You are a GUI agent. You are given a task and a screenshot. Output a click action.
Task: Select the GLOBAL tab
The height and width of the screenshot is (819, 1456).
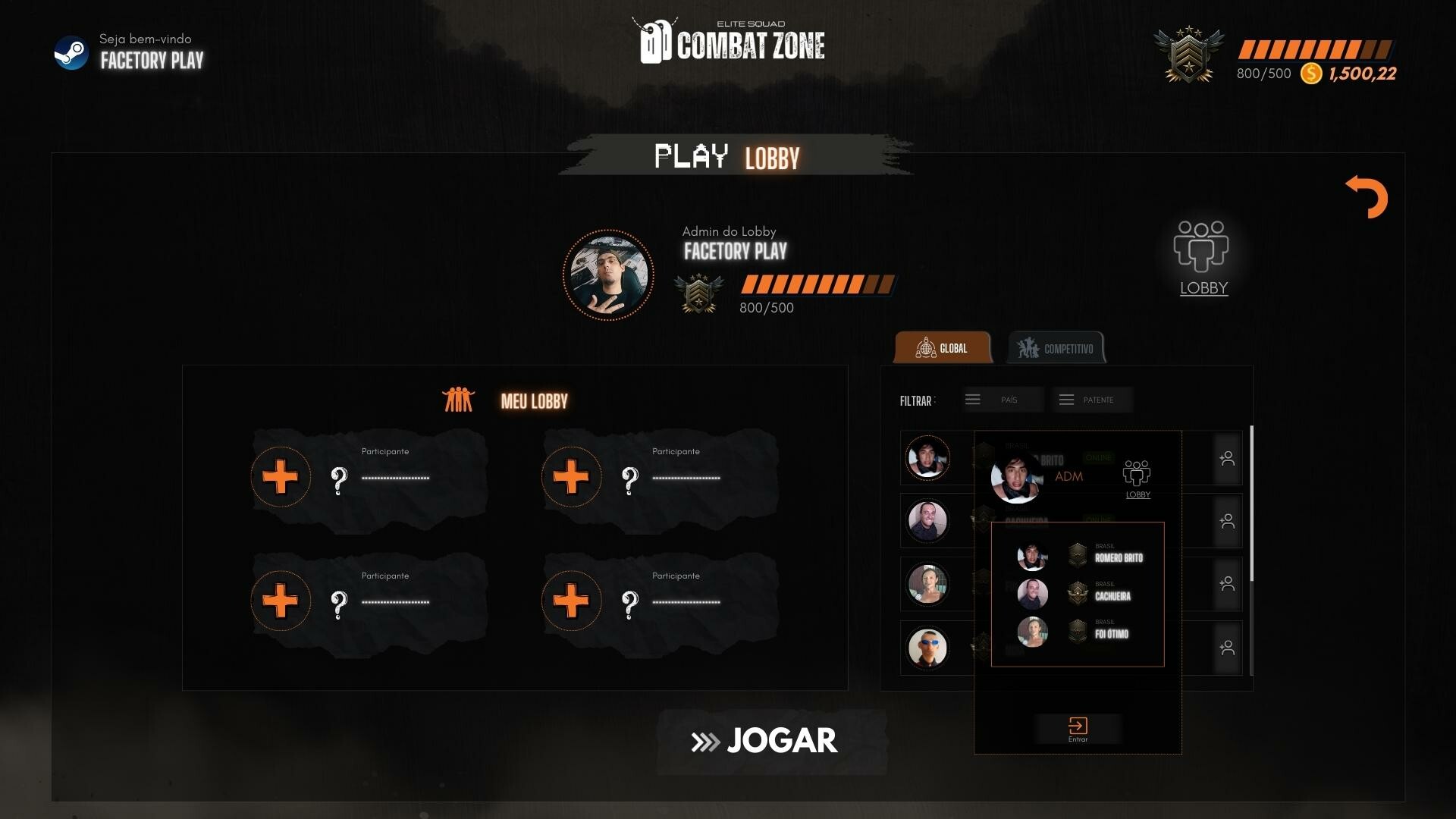942,348
